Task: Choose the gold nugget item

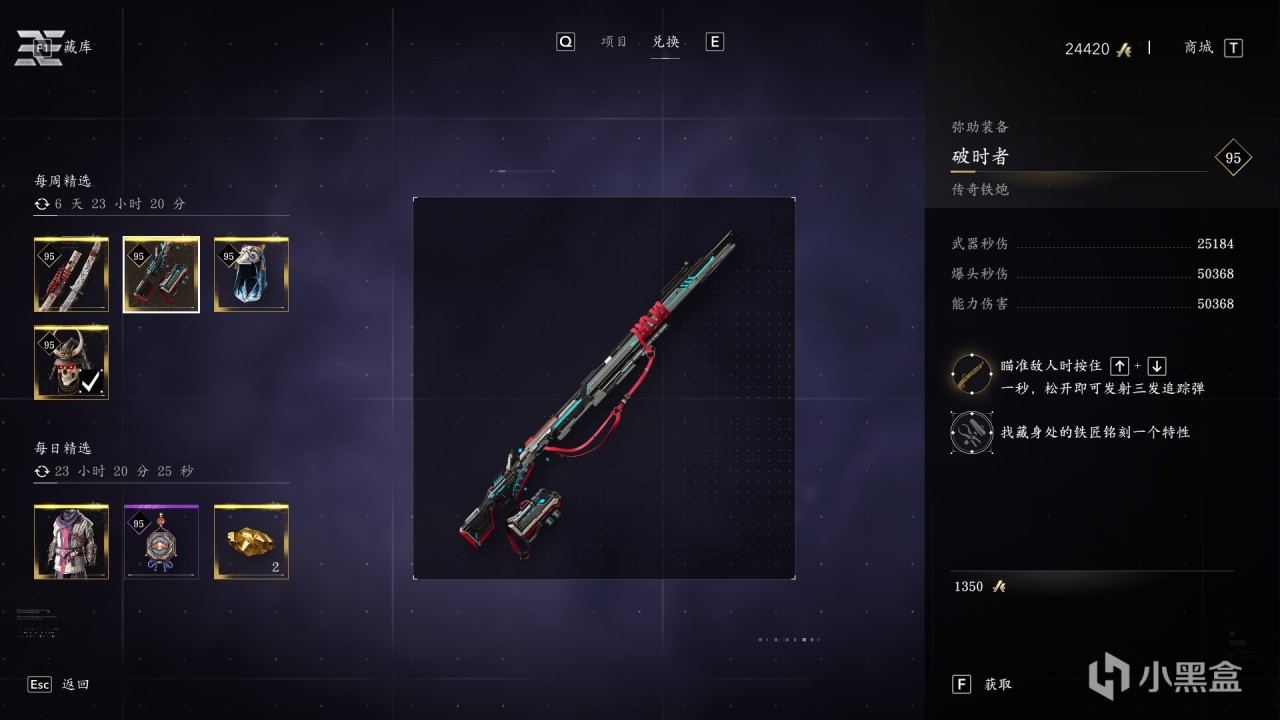Action: 251,542
